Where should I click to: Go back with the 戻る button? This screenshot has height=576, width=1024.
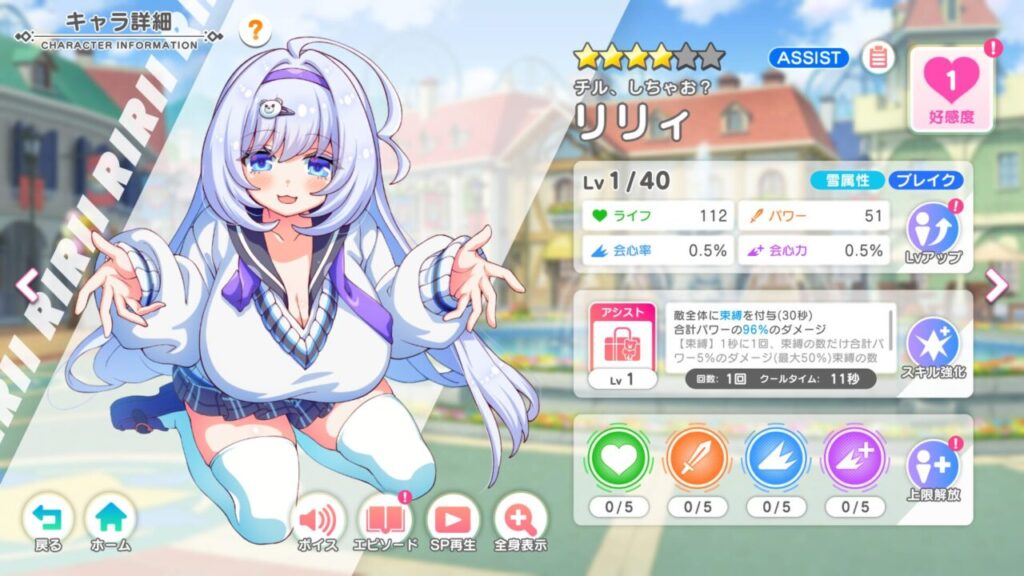[x=47, y=522]
